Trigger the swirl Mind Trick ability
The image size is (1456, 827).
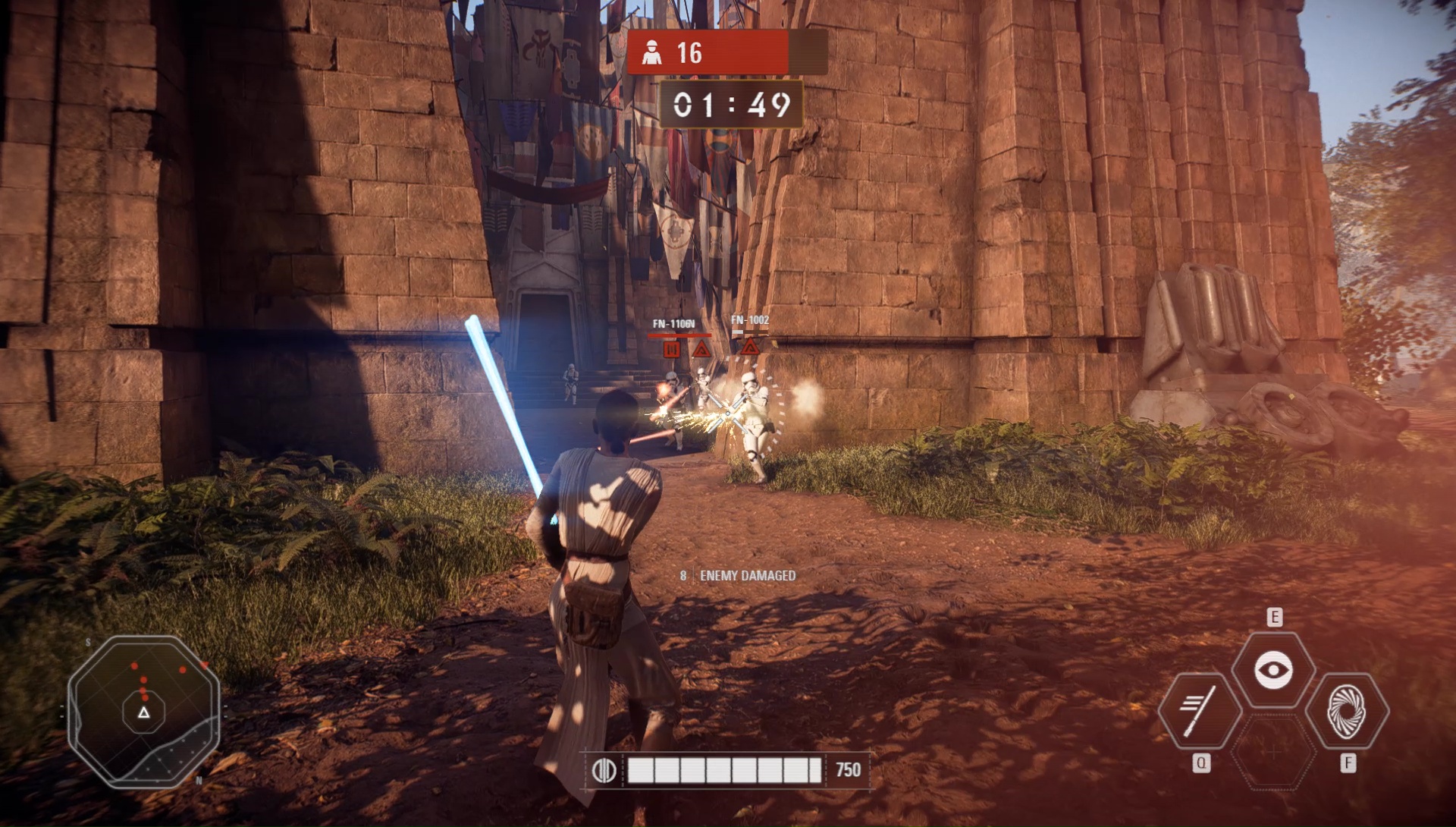(x=1347, y=711)
